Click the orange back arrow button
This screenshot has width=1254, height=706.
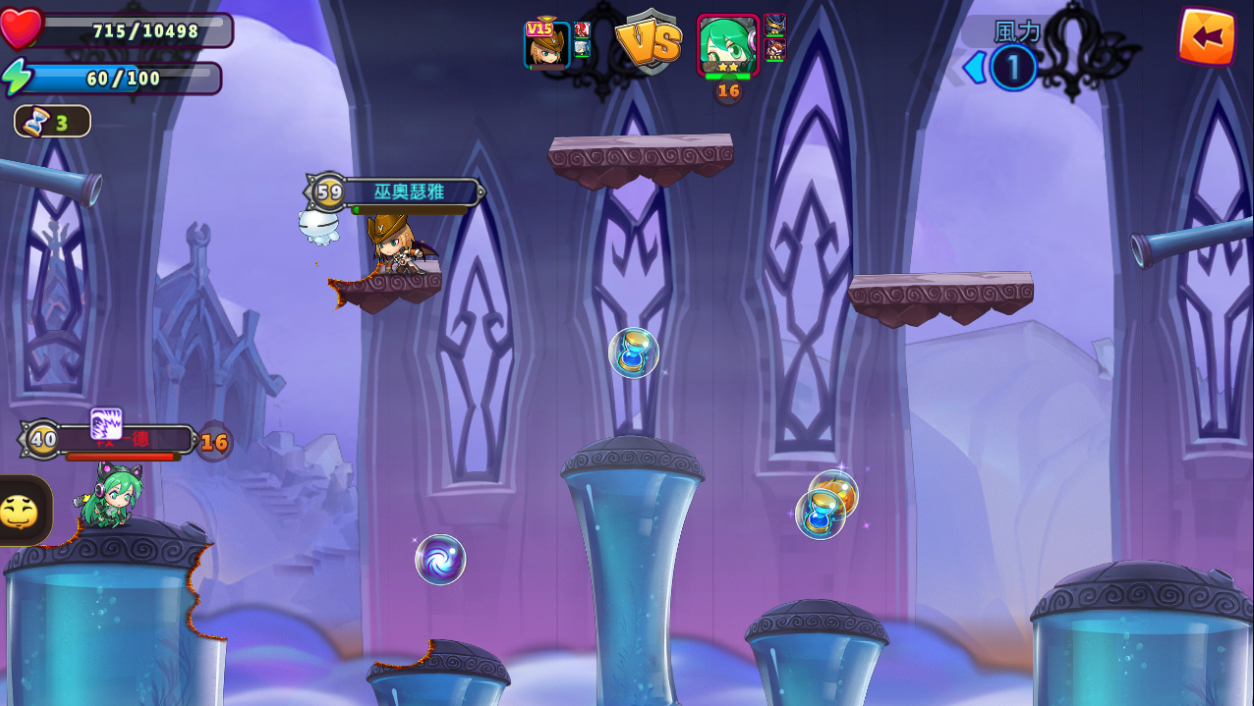click(x=1206, y=37)
